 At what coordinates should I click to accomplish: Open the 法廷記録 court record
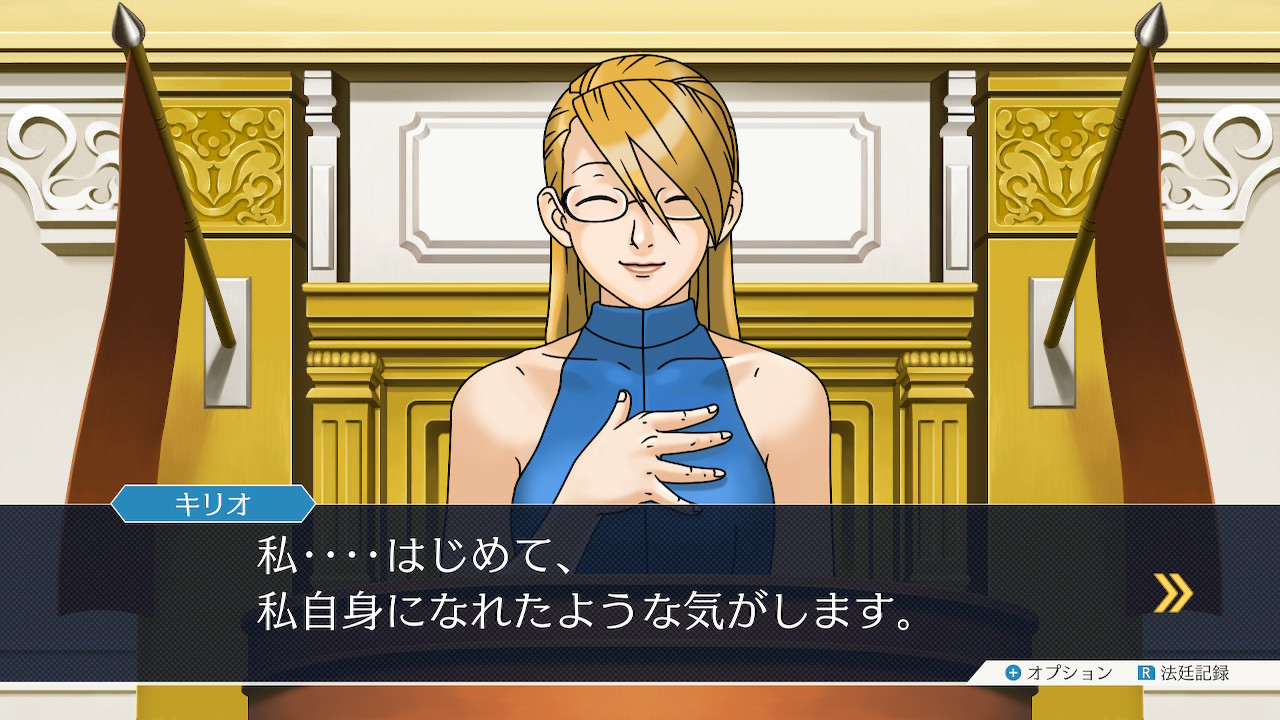tap(1184, 673)
